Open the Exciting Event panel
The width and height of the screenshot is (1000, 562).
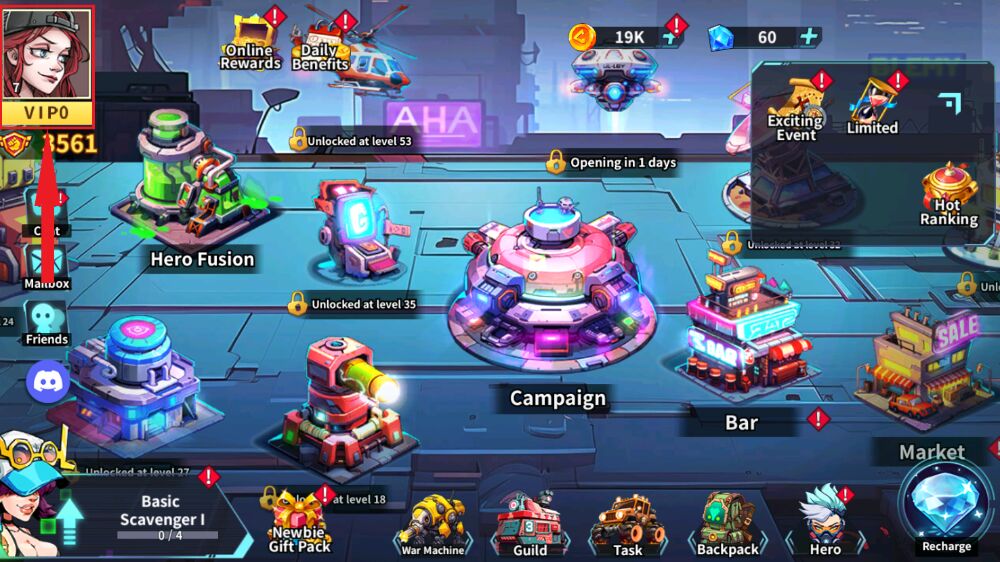coord(796,112)
